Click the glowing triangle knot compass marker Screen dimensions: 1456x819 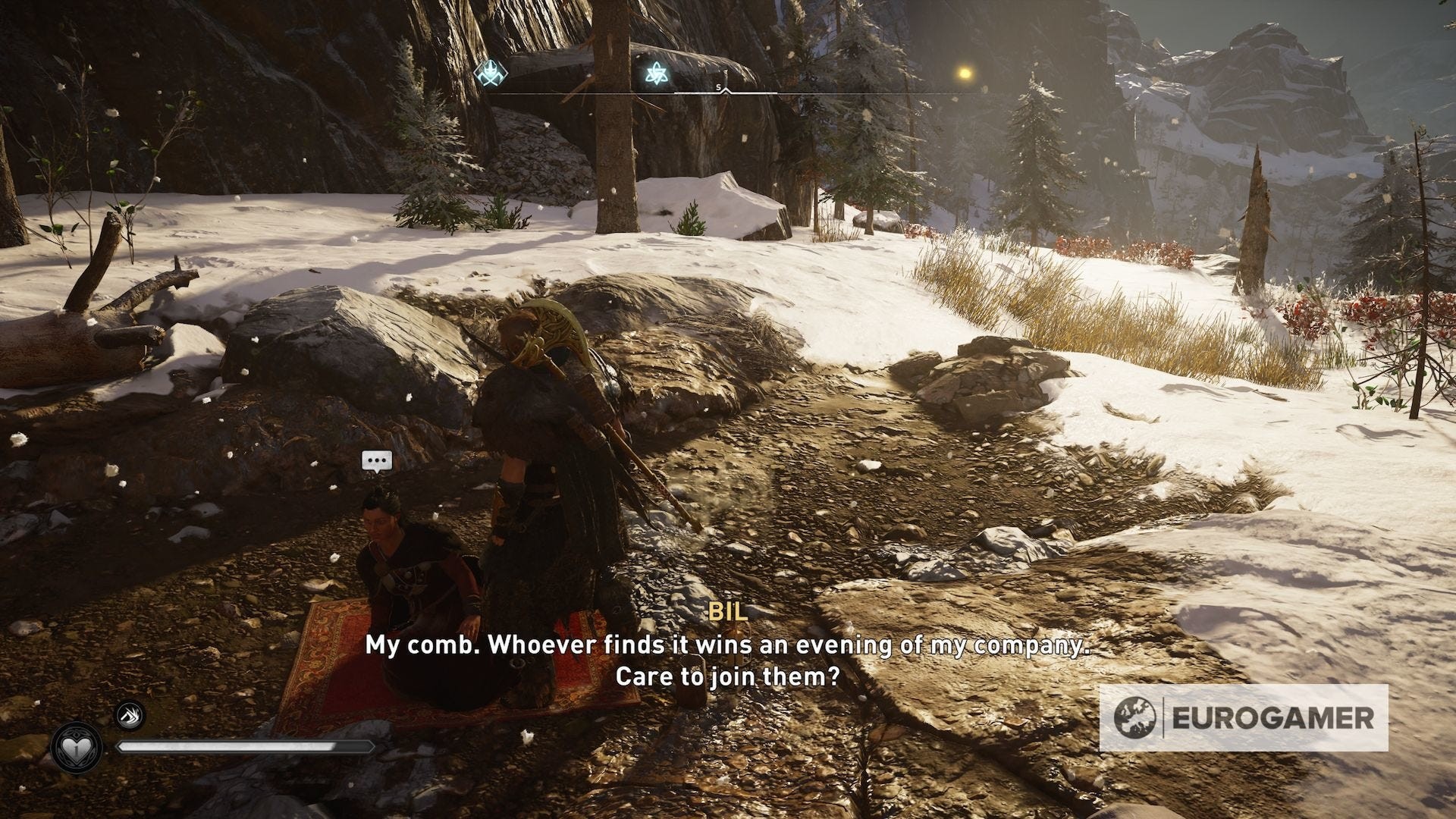654,73
